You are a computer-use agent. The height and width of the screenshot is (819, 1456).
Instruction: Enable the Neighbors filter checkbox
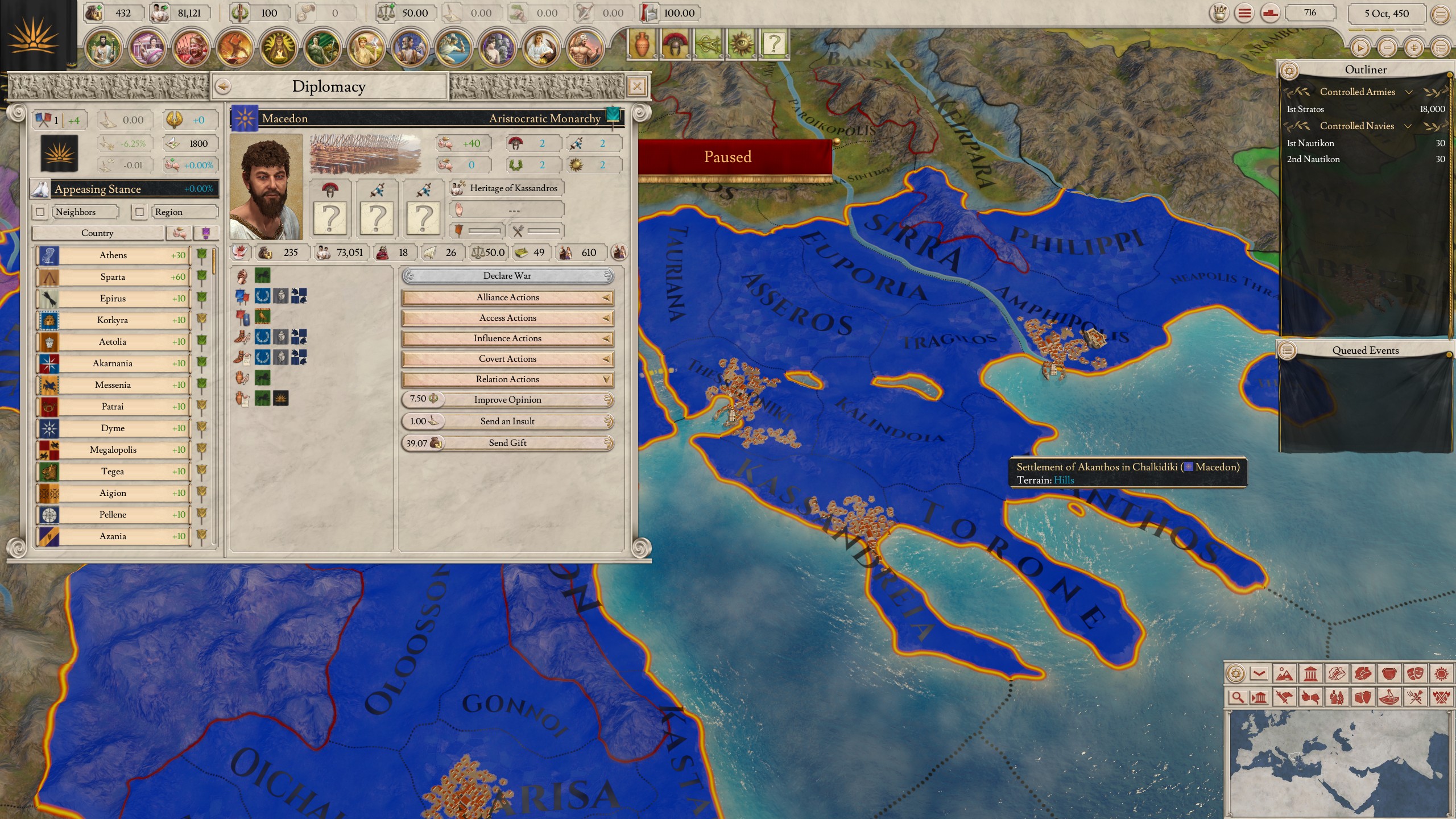pos(40,212)
